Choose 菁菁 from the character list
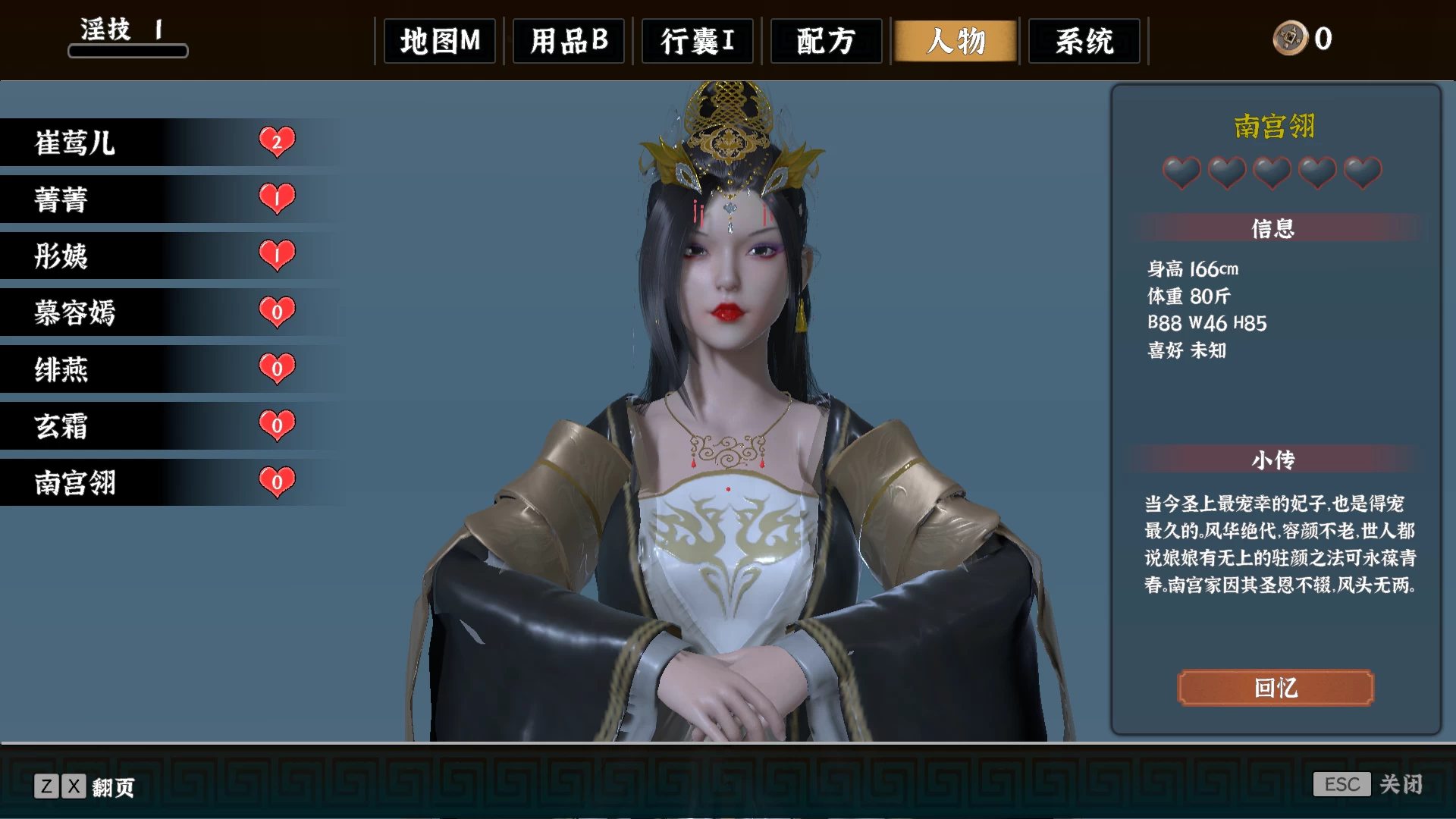Image resolution: width=1456 pixels, height=819 pixels. pyautogui.click(x=152, y=199)
